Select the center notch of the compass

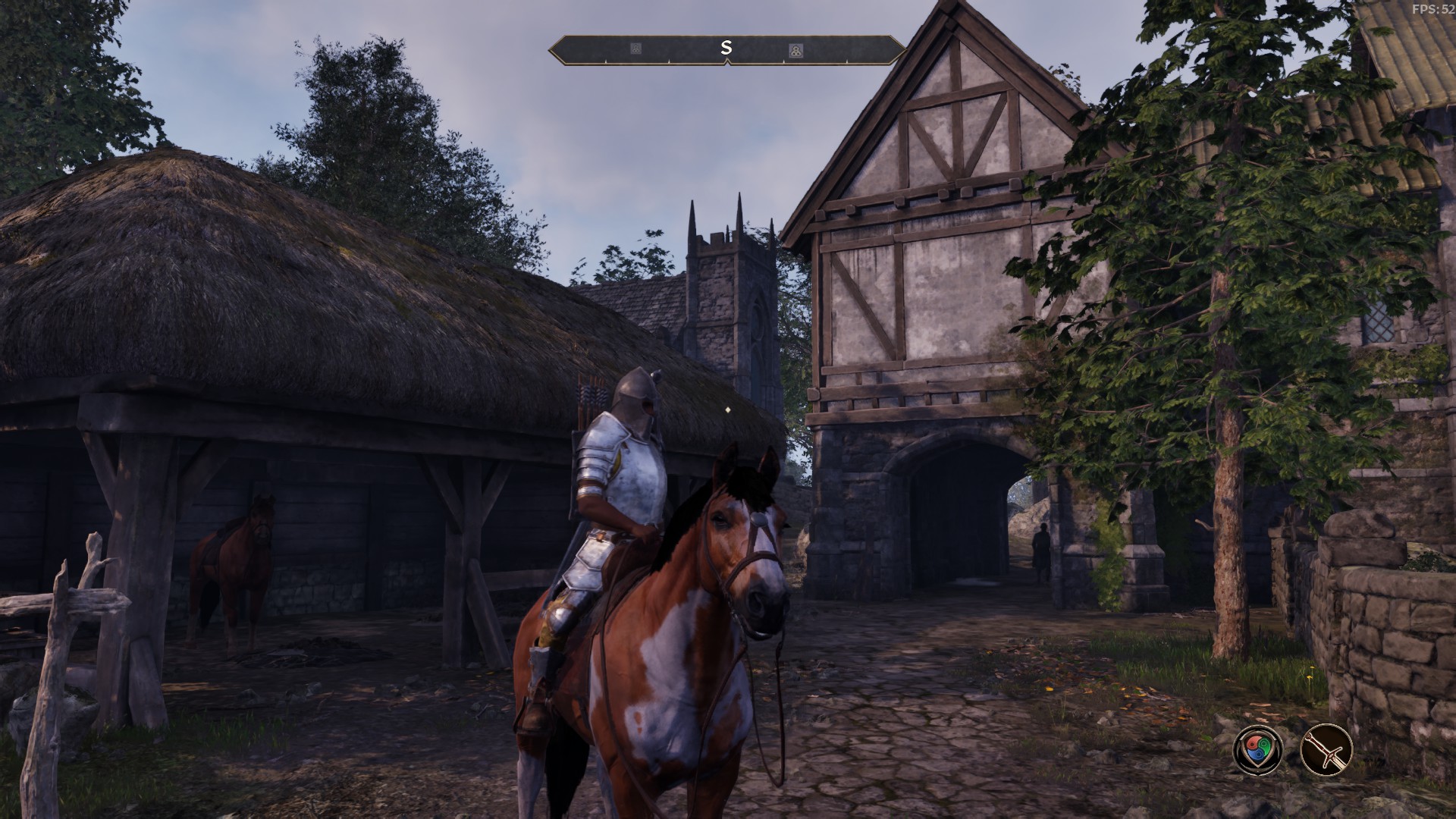(726, 62)
